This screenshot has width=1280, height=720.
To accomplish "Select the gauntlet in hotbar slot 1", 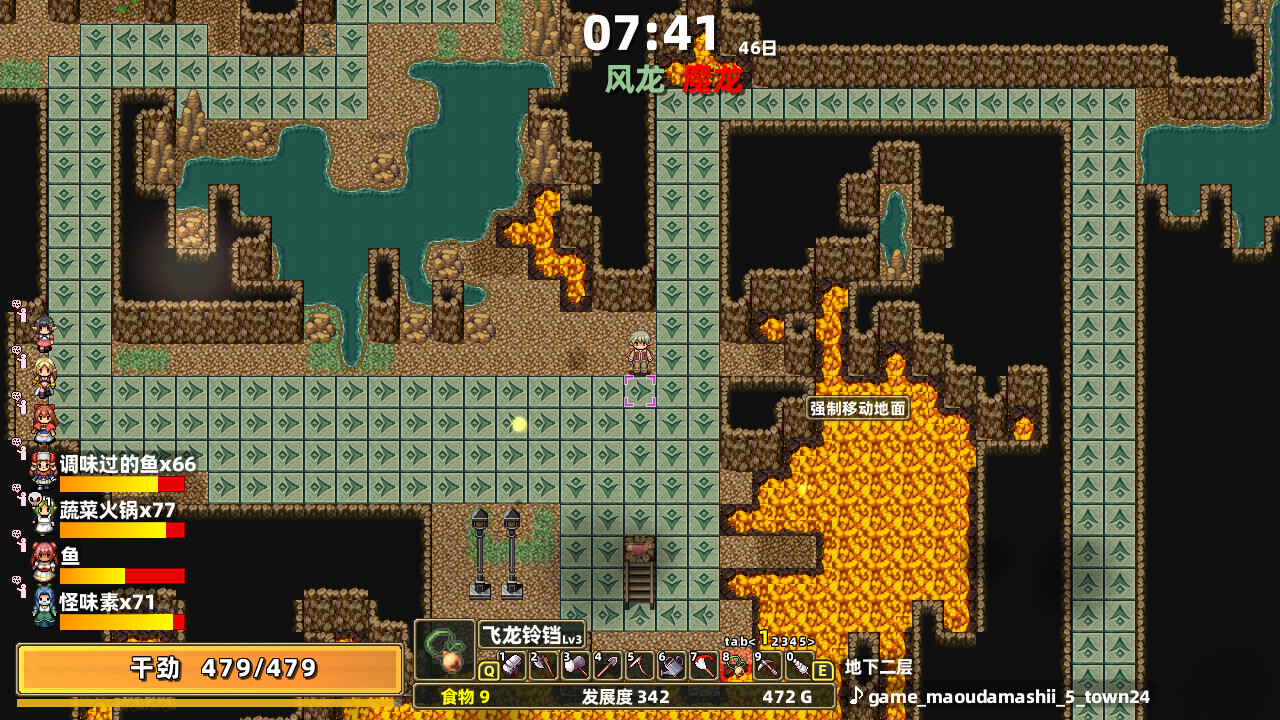I will (x=512, y=666).
